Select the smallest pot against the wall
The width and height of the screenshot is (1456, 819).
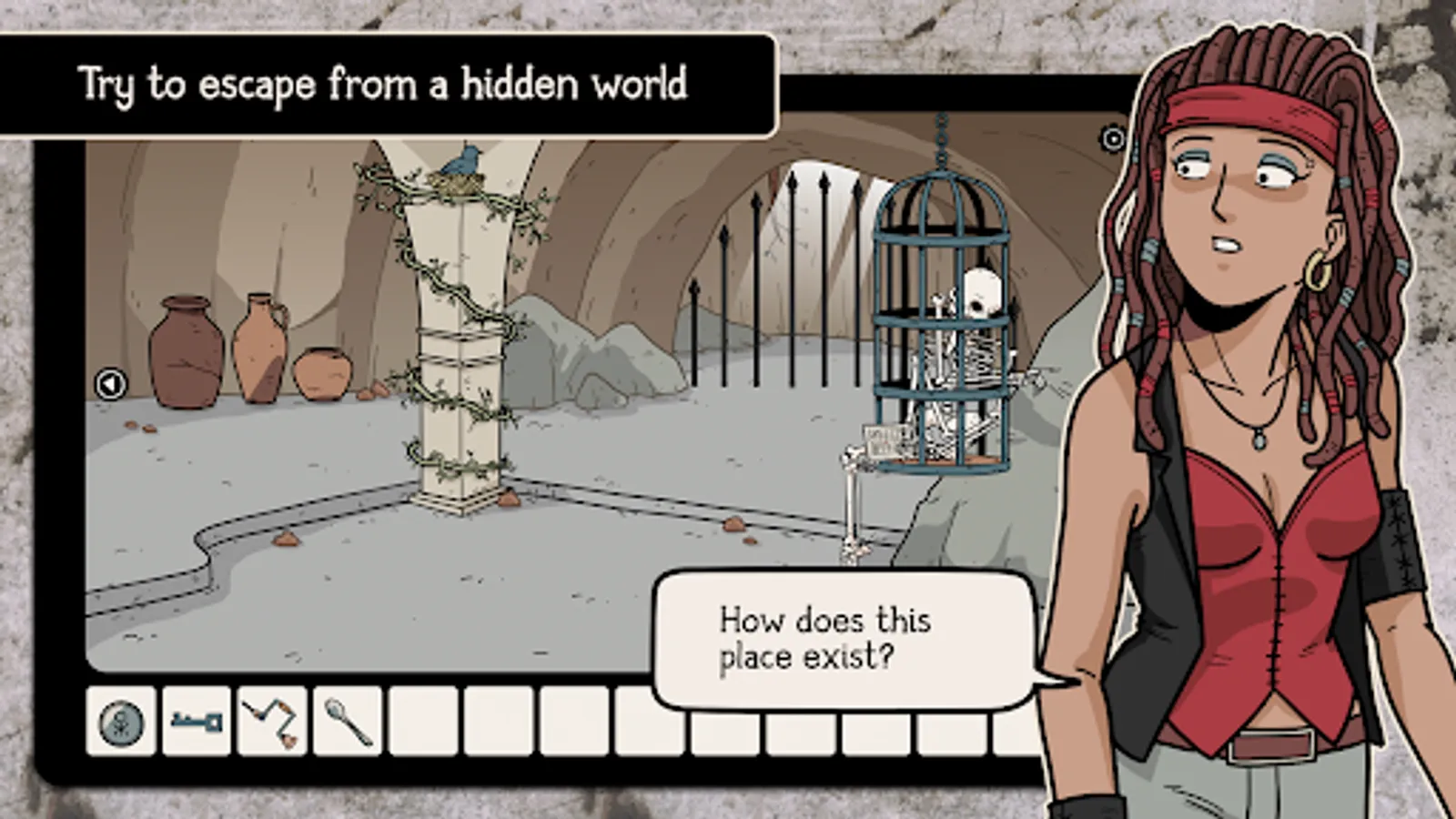(x=323, y=373)
